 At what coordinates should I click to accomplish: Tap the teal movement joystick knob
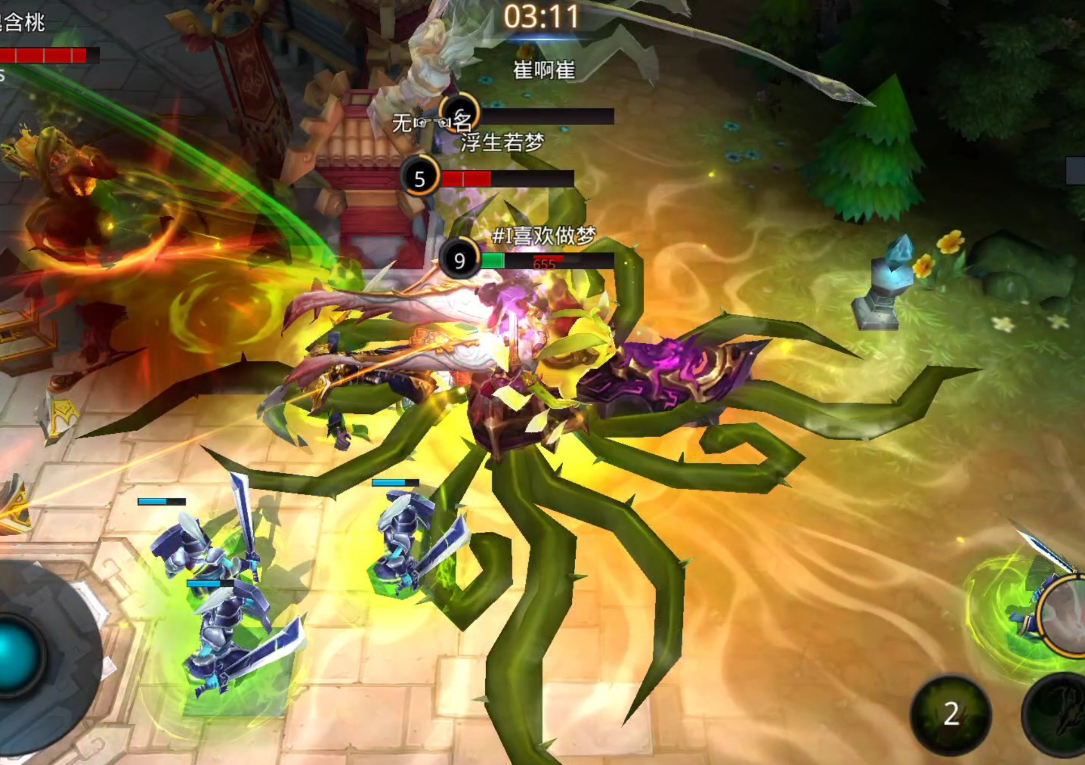point(18,656)
